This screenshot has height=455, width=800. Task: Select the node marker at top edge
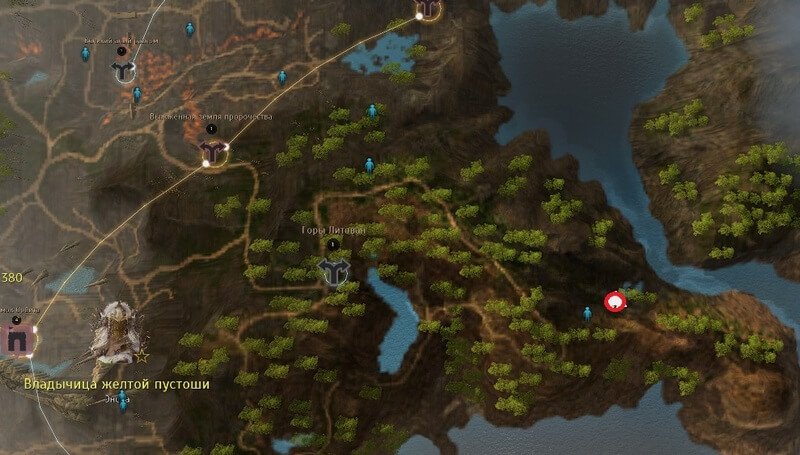coord(428,9)
